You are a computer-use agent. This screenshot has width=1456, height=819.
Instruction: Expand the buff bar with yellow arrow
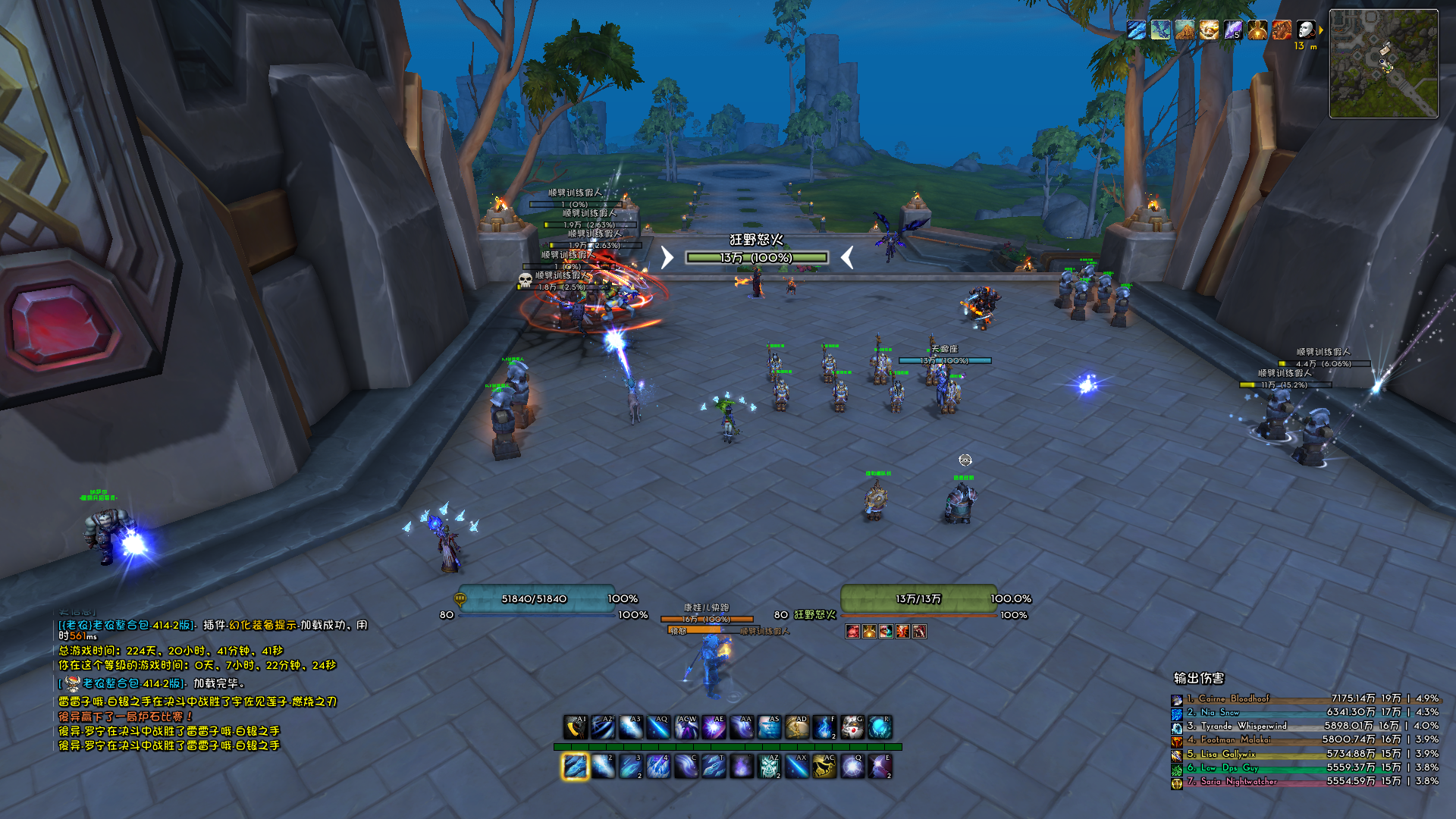click(x=1321, y=30)
